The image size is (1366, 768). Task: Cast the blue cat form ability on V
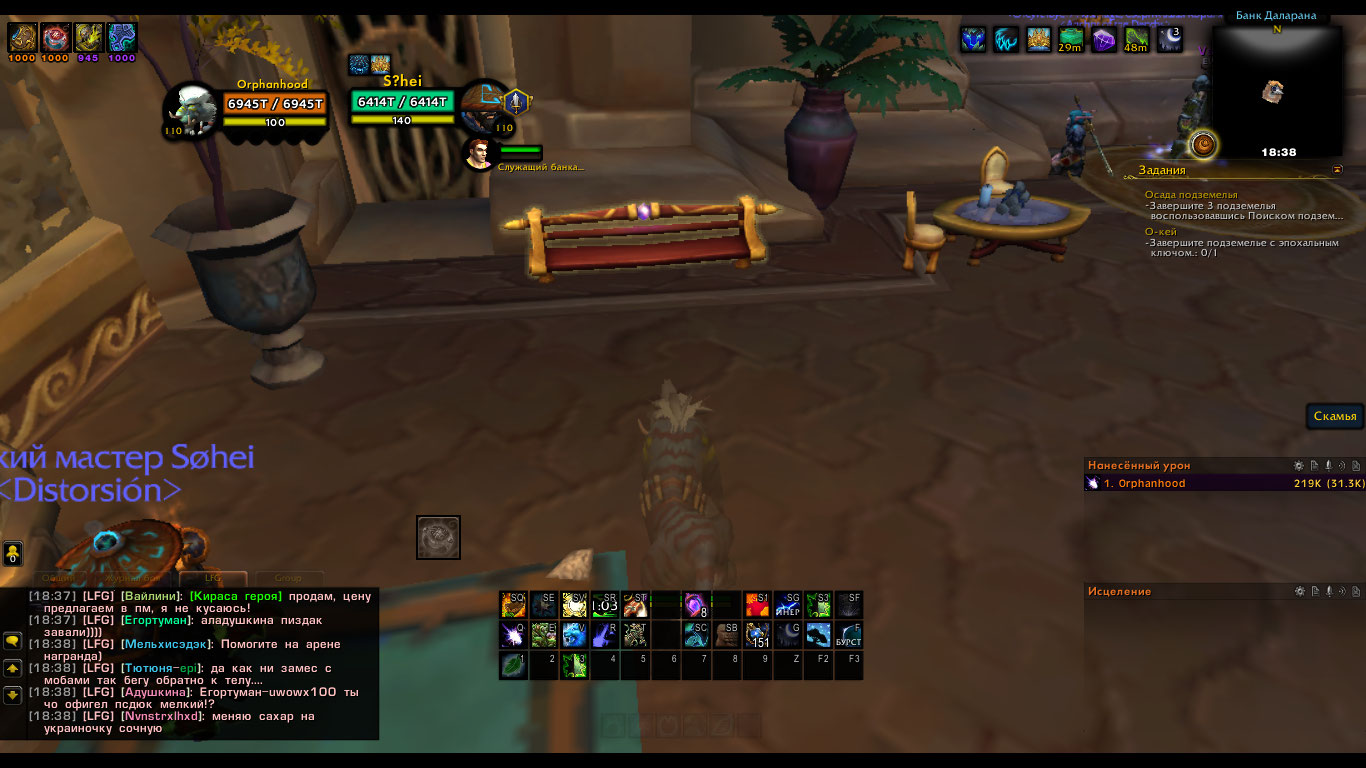575,634
